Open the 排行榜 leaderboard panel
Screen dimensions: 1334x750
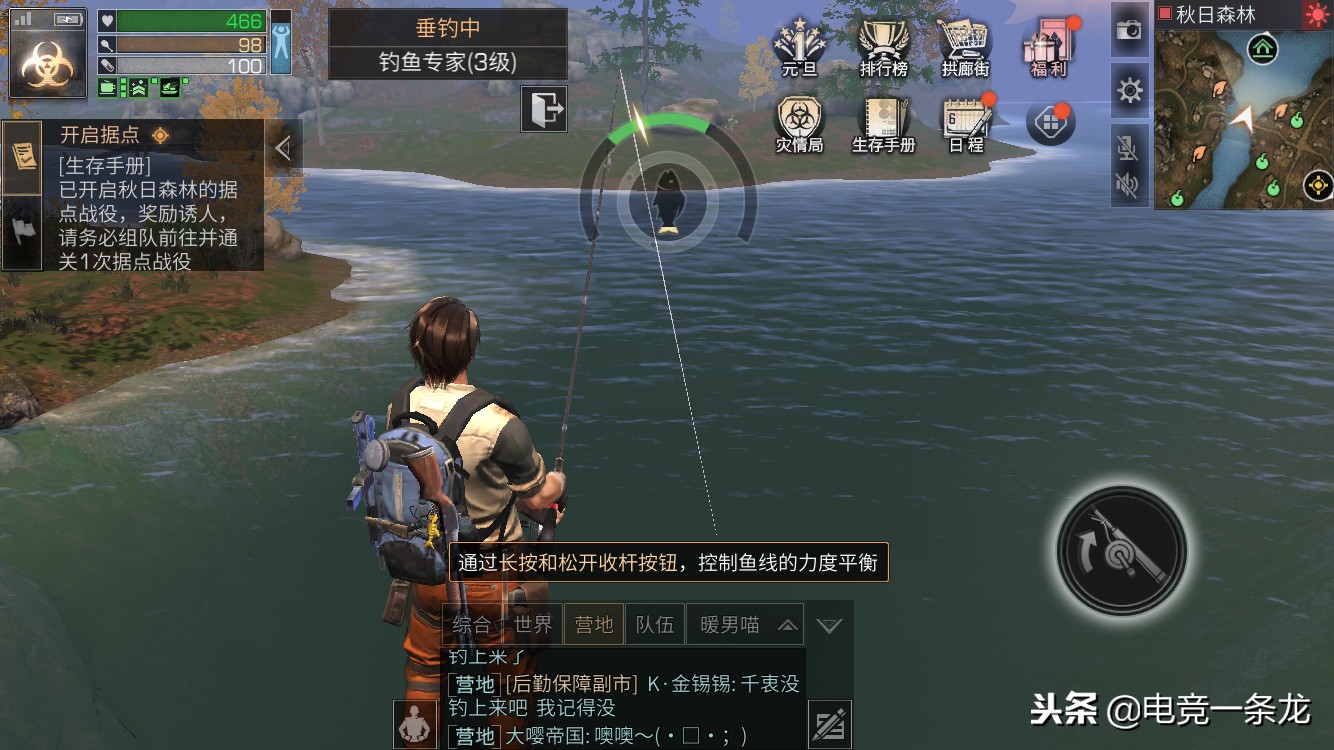(x=884, y=40)
